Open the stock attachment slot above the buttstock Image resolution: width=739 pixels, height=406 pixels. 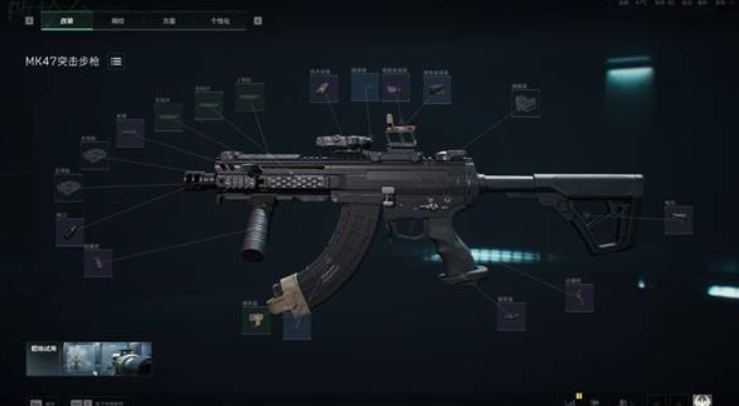point(525,103)
